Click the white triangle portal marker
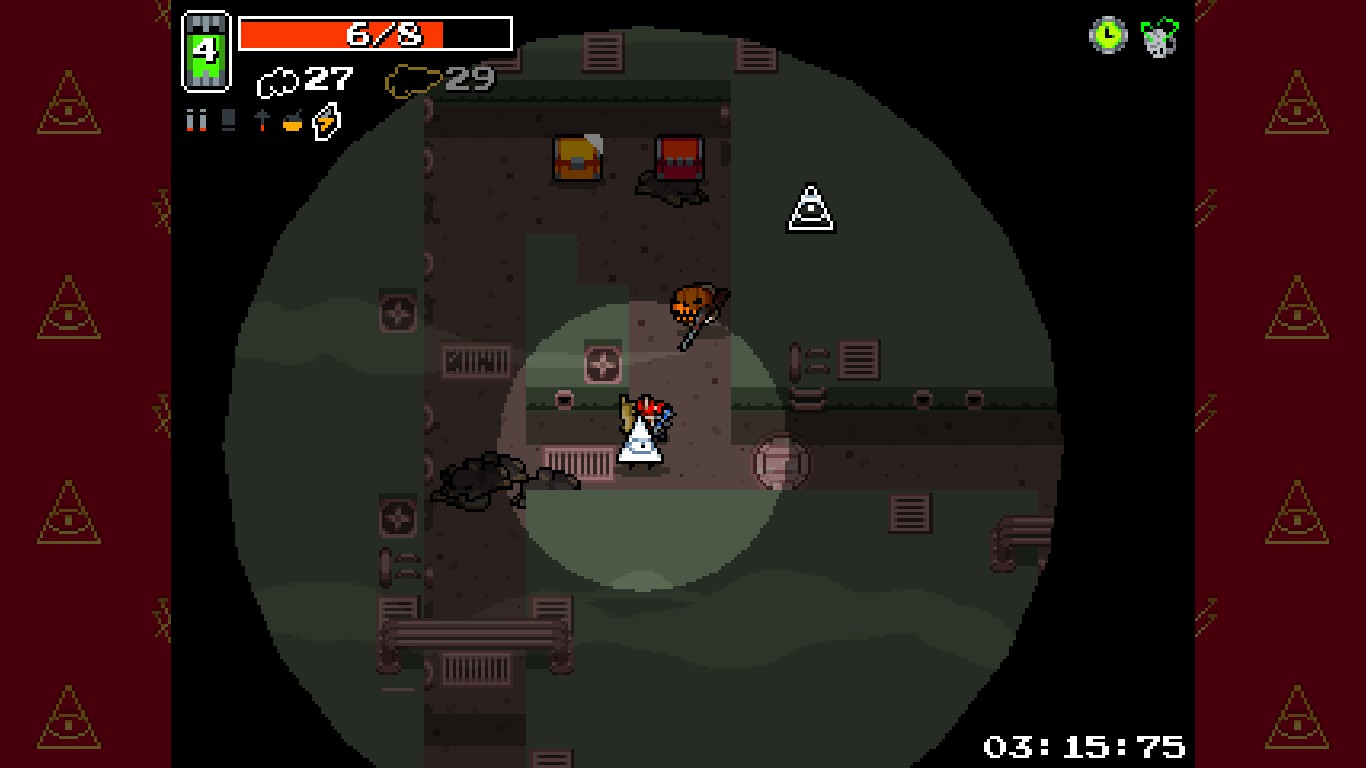 pyautogui.click(x=809, y=206)
